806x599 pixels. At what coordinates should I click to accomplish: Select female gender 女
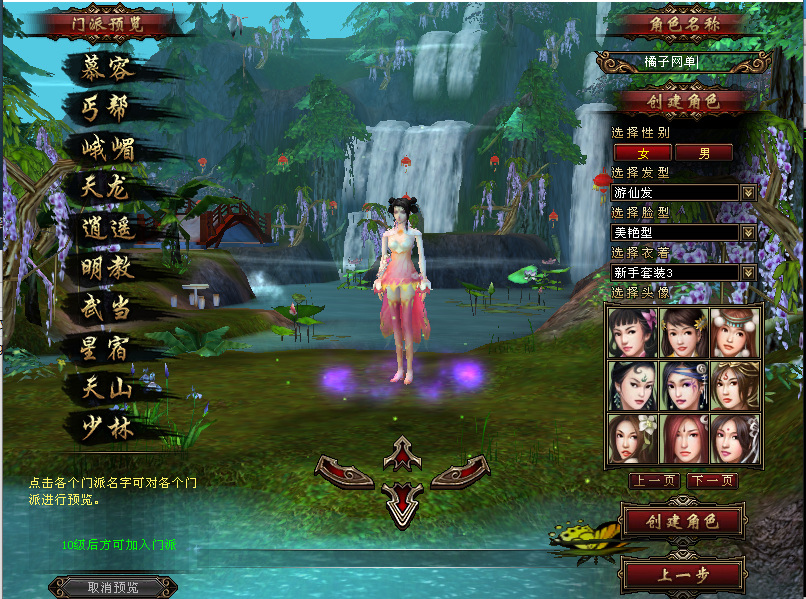(642, 153)
